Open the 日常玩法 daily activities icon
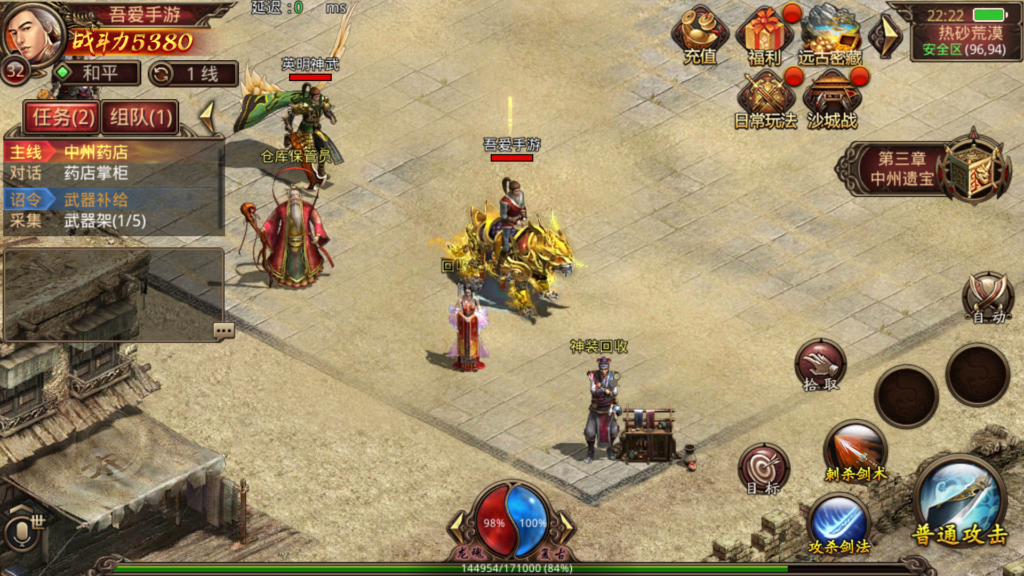The height and width of the screenshot is (576, 1024). (765, 96)
